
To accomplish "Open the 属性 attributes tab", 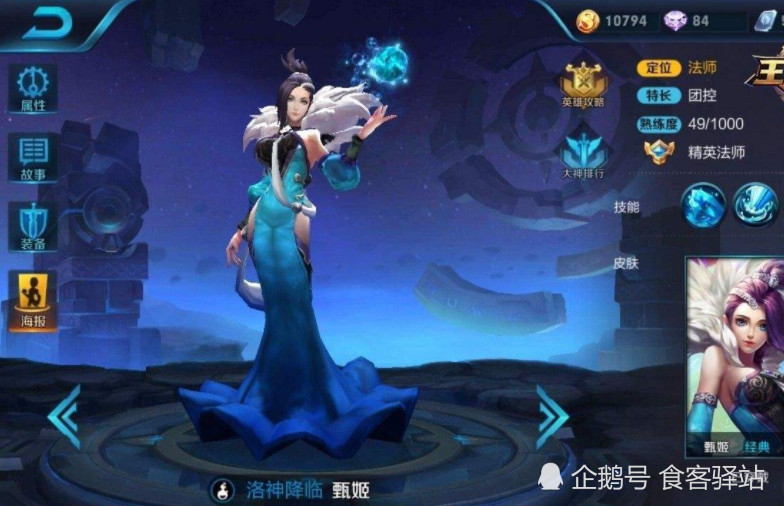I will click(32, 88).
